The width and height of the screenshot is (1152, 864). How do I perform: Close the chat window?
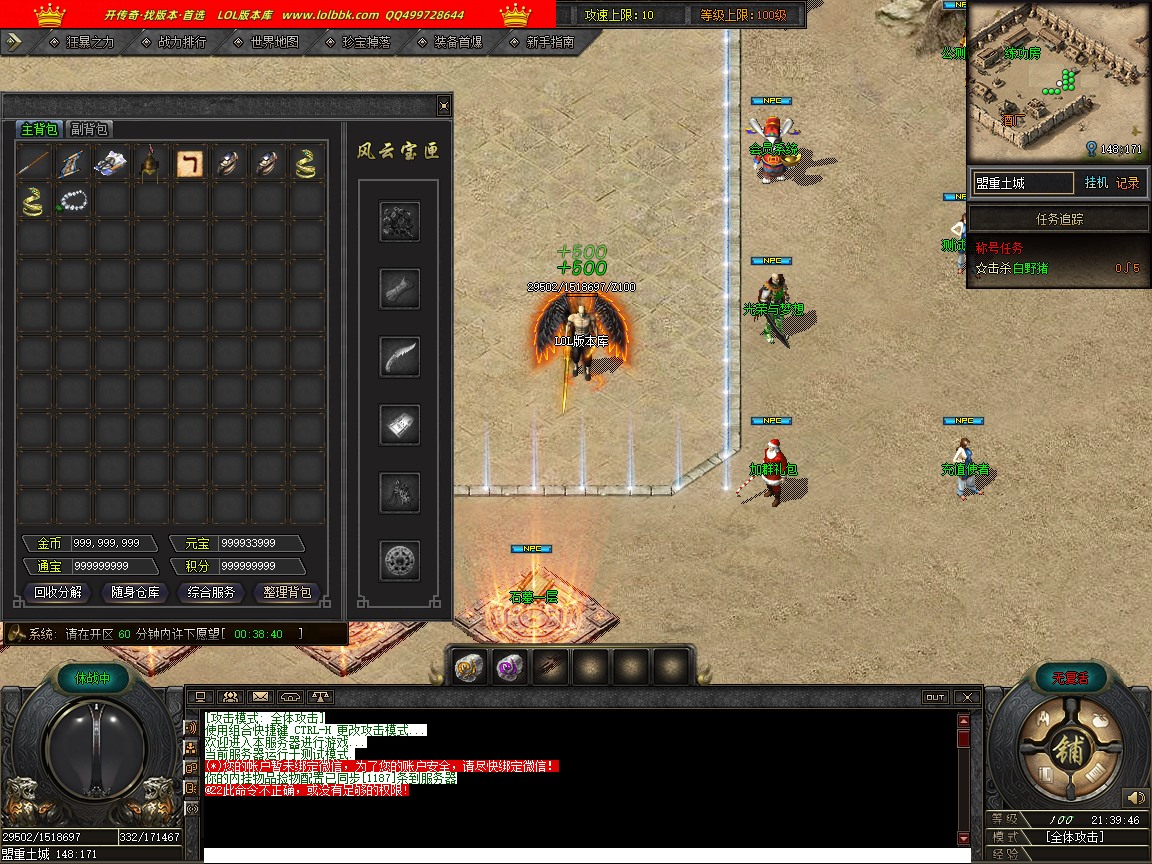pyautogui.click(x=966, y=696)
